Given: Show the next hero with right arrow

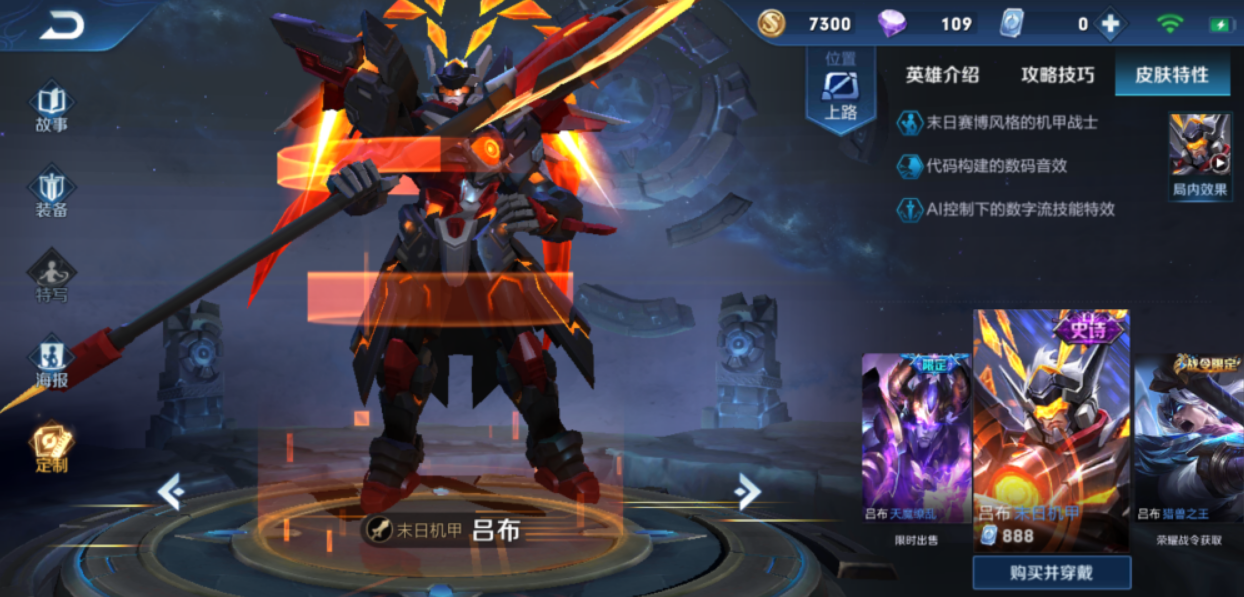Looking at the screenshot, I should pos(747,490).
